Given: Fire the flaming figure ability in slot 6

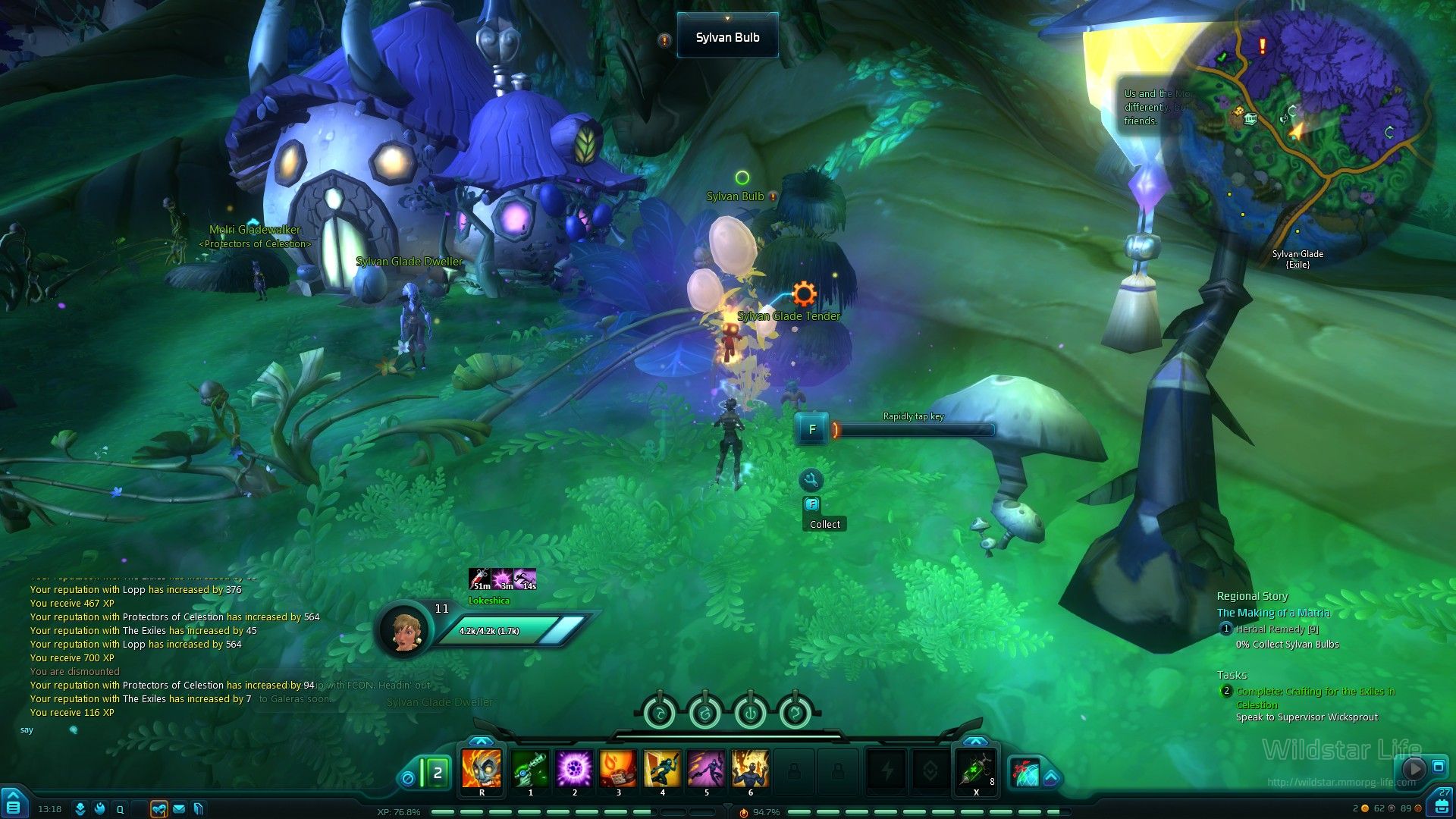Looking at the screenshot, I should click(750, 769).
